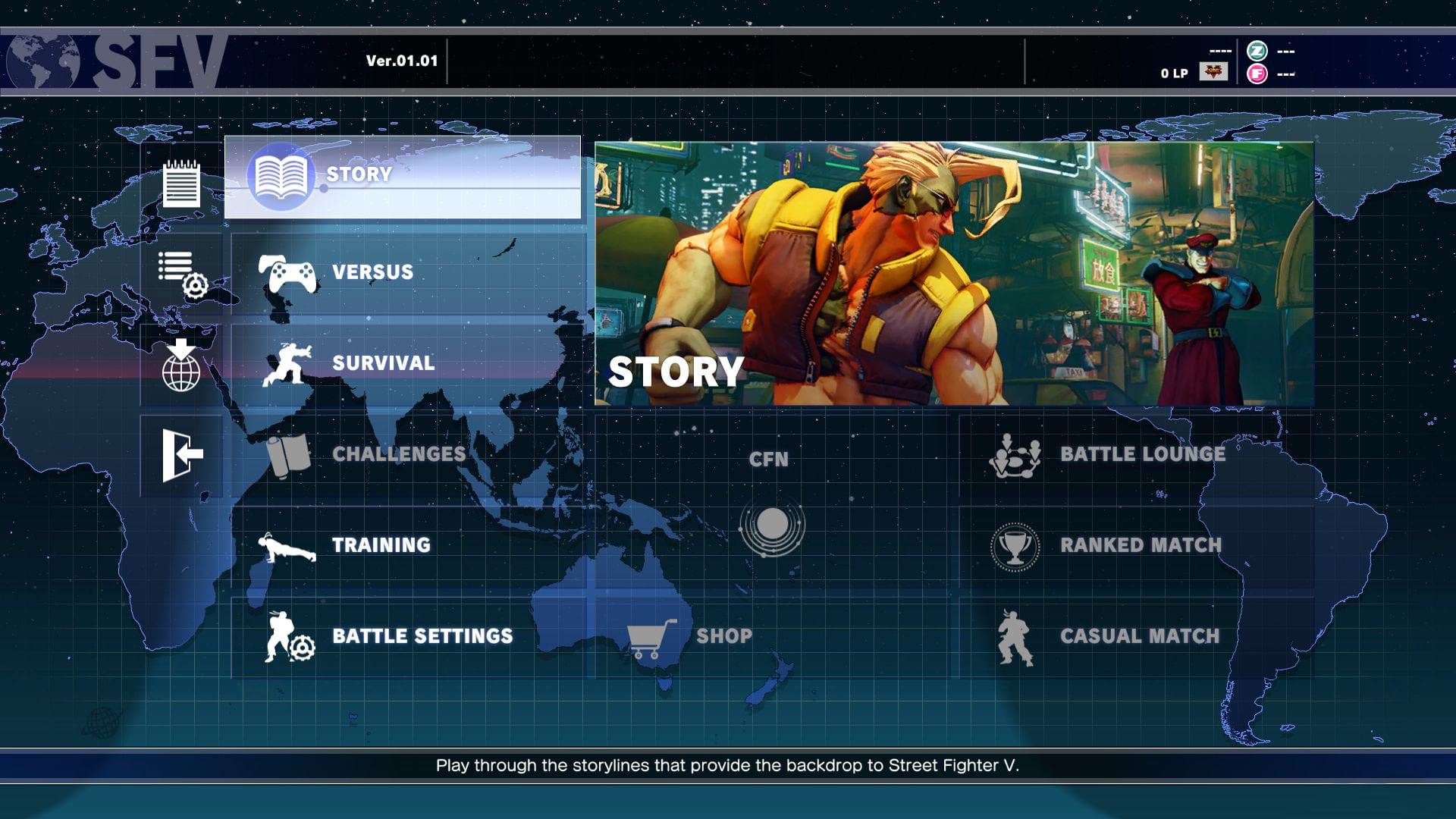Select the Story mode entry
This screenshot has width=1456, height=819.
pos(402,177)
